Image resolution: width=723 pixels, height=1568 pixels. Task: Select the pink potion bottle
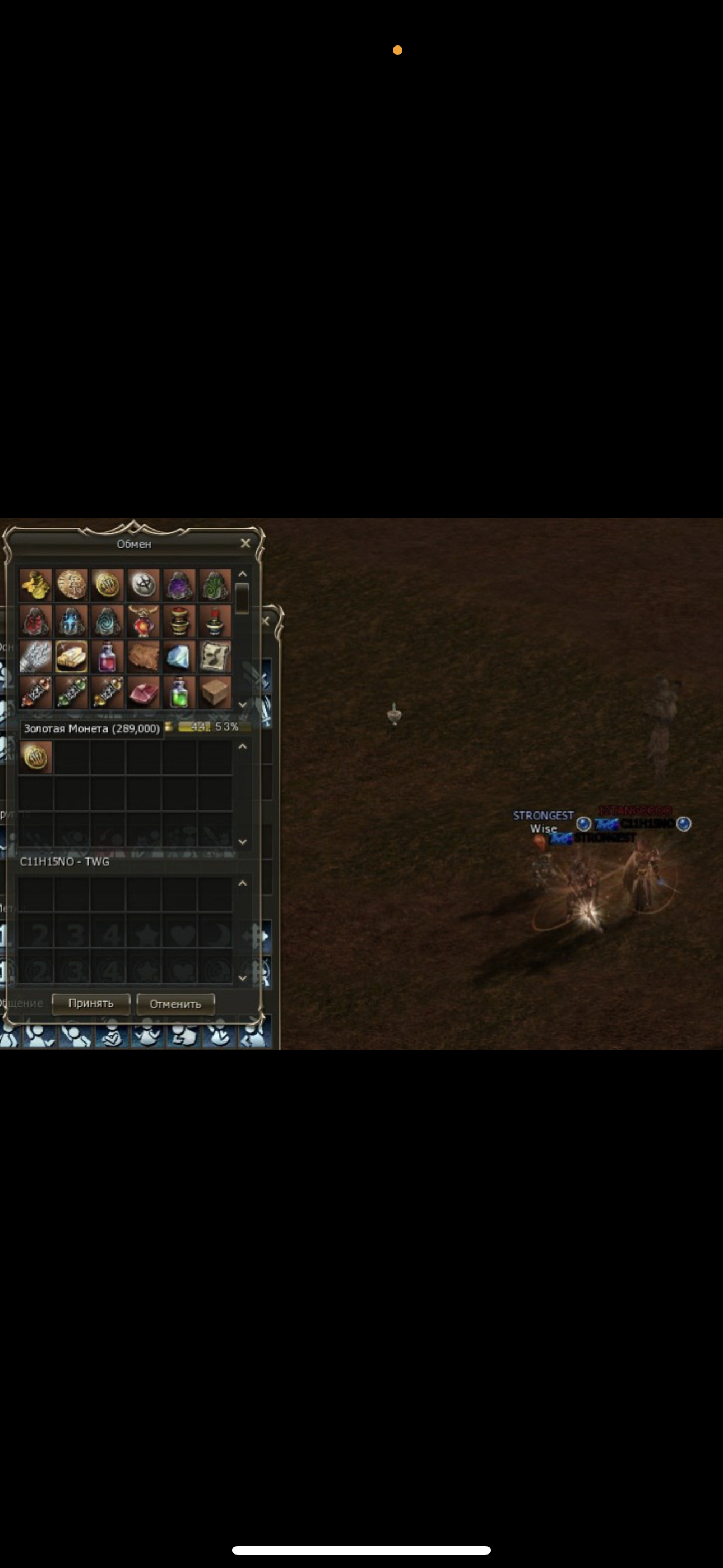pos(107,657)
